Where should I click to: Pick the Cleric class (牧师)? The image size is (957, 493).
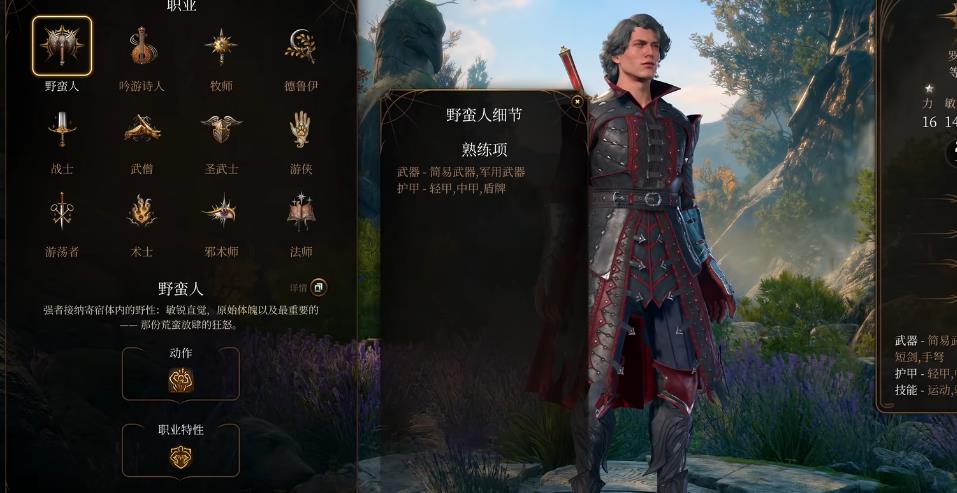221,46
